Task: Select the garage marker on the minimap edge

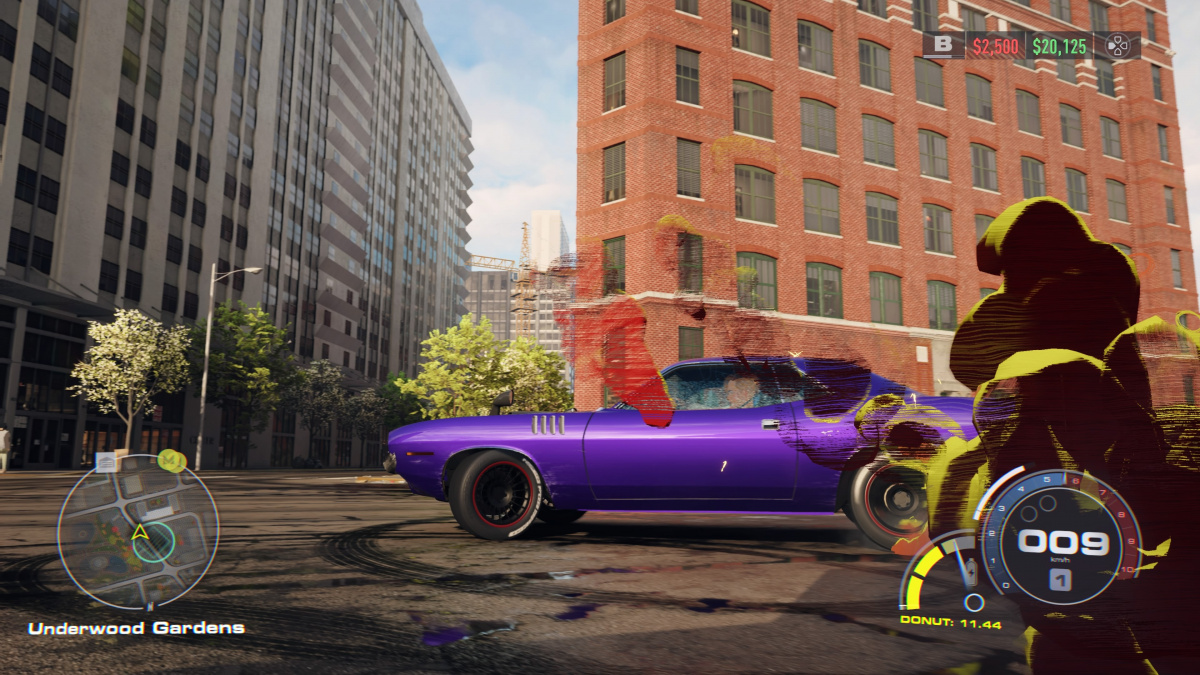Action: pyautogui.click(x=106, y=461)
